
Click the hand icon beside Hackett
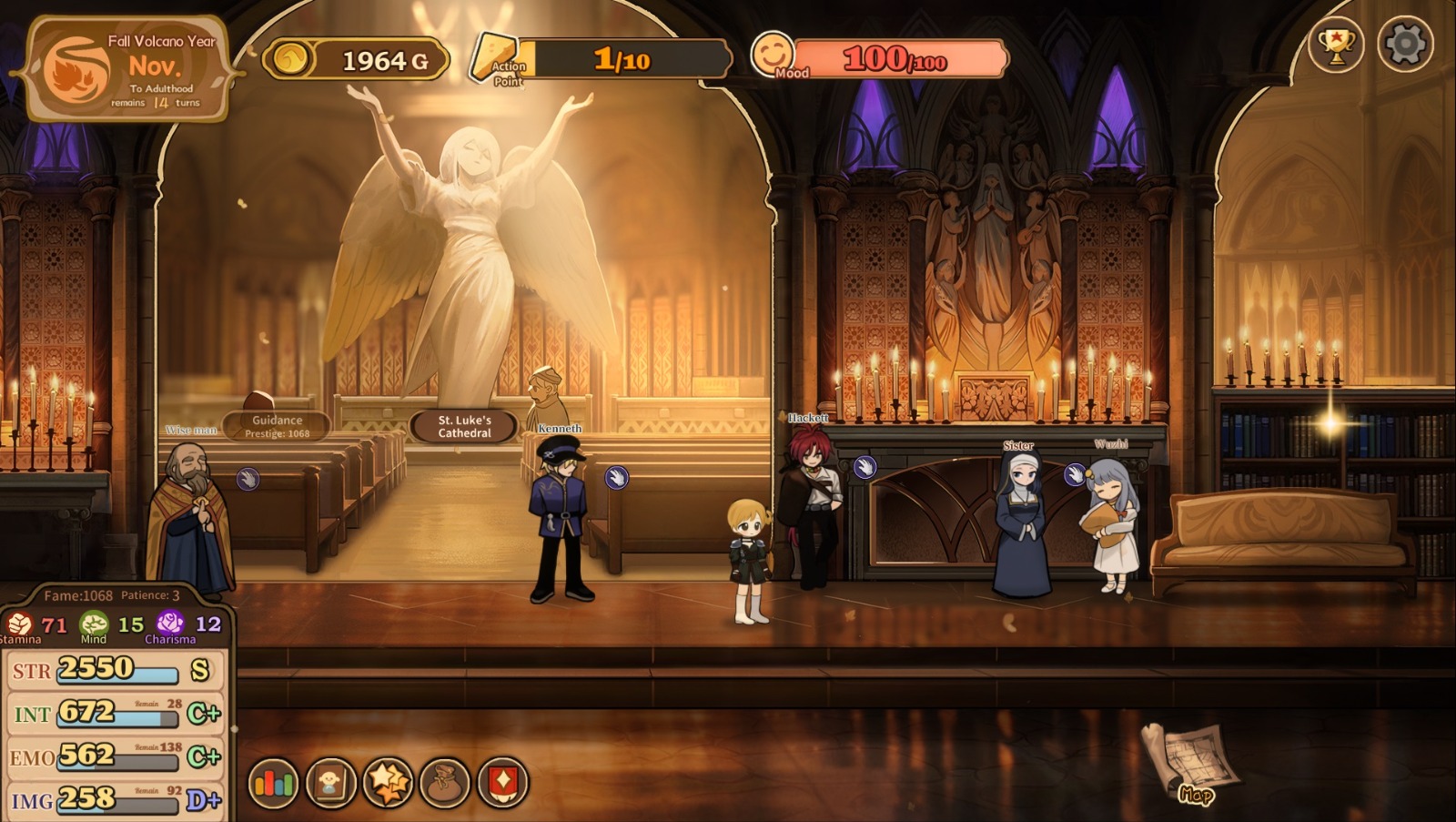pyautogui.click(x=864, y=468)
